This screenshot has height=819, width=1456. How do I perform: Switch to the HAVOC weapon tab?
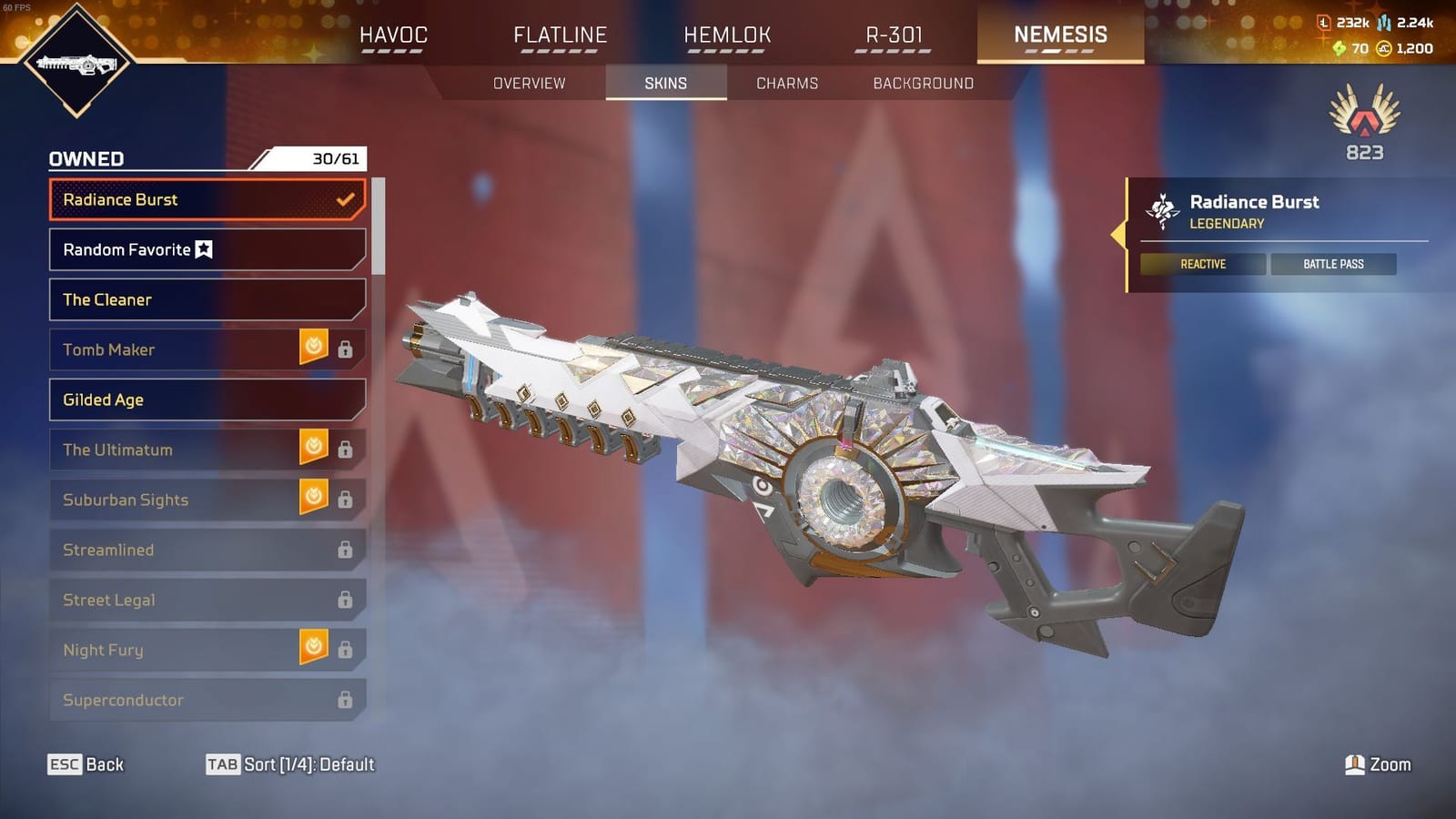pos(393,35)
